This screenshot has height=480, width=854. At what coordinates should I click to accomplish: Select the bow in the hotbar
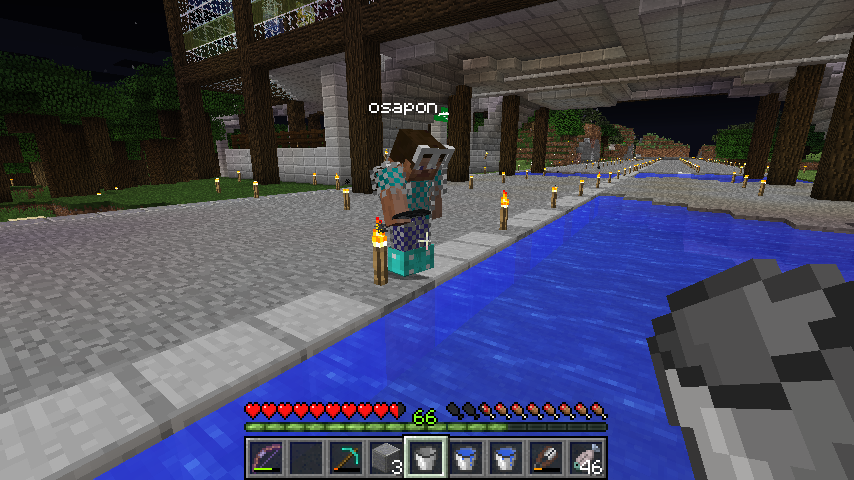pyautogui.click(x=265, y=458)
